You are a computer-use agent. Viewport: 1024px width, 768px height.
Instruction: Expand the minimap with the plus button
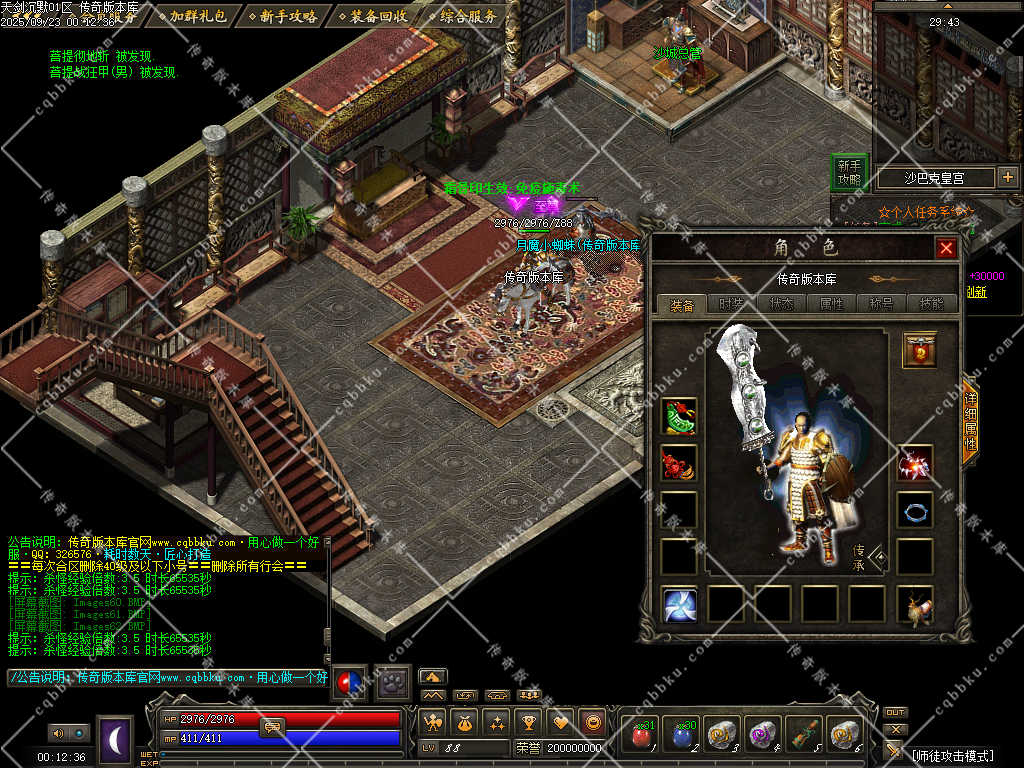click(x=1007, y=178)
